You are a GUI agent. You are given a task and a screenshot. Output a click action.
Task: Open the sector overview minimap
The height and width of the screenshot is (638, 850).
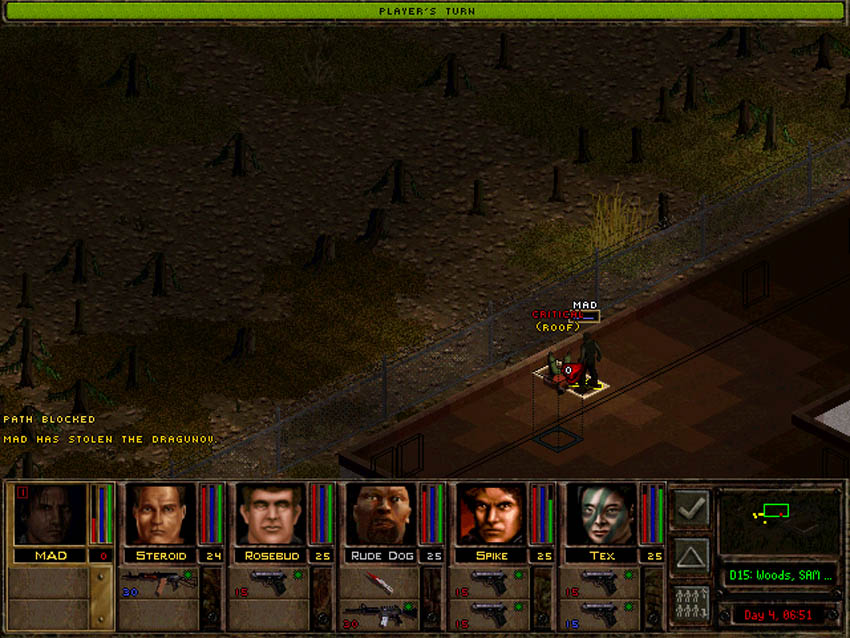coord(779,520)
